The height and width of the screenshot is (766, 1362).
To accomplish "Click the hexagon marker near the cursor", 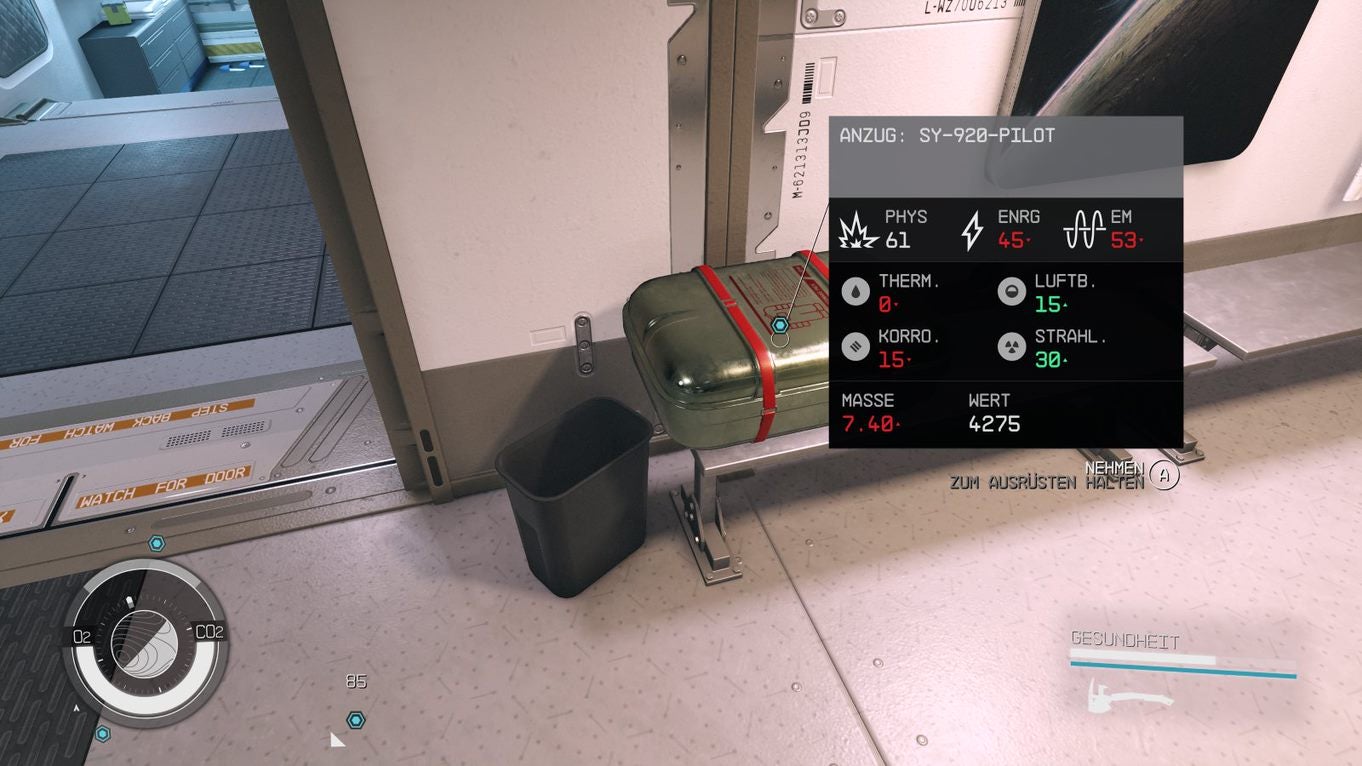I will (355, 718).
